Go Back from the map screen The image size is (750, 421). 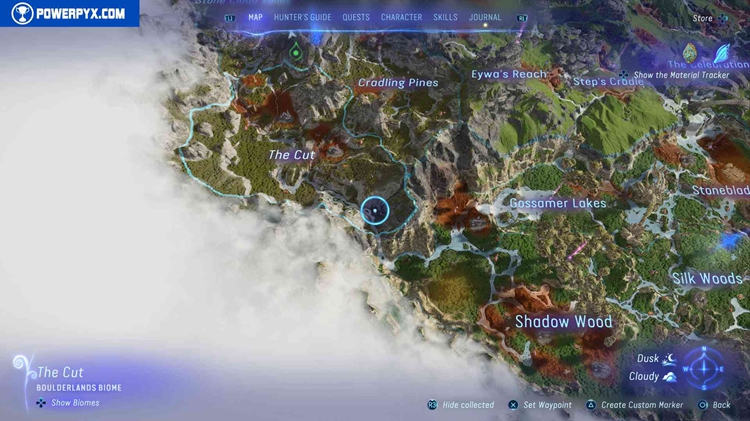(720, 405)
